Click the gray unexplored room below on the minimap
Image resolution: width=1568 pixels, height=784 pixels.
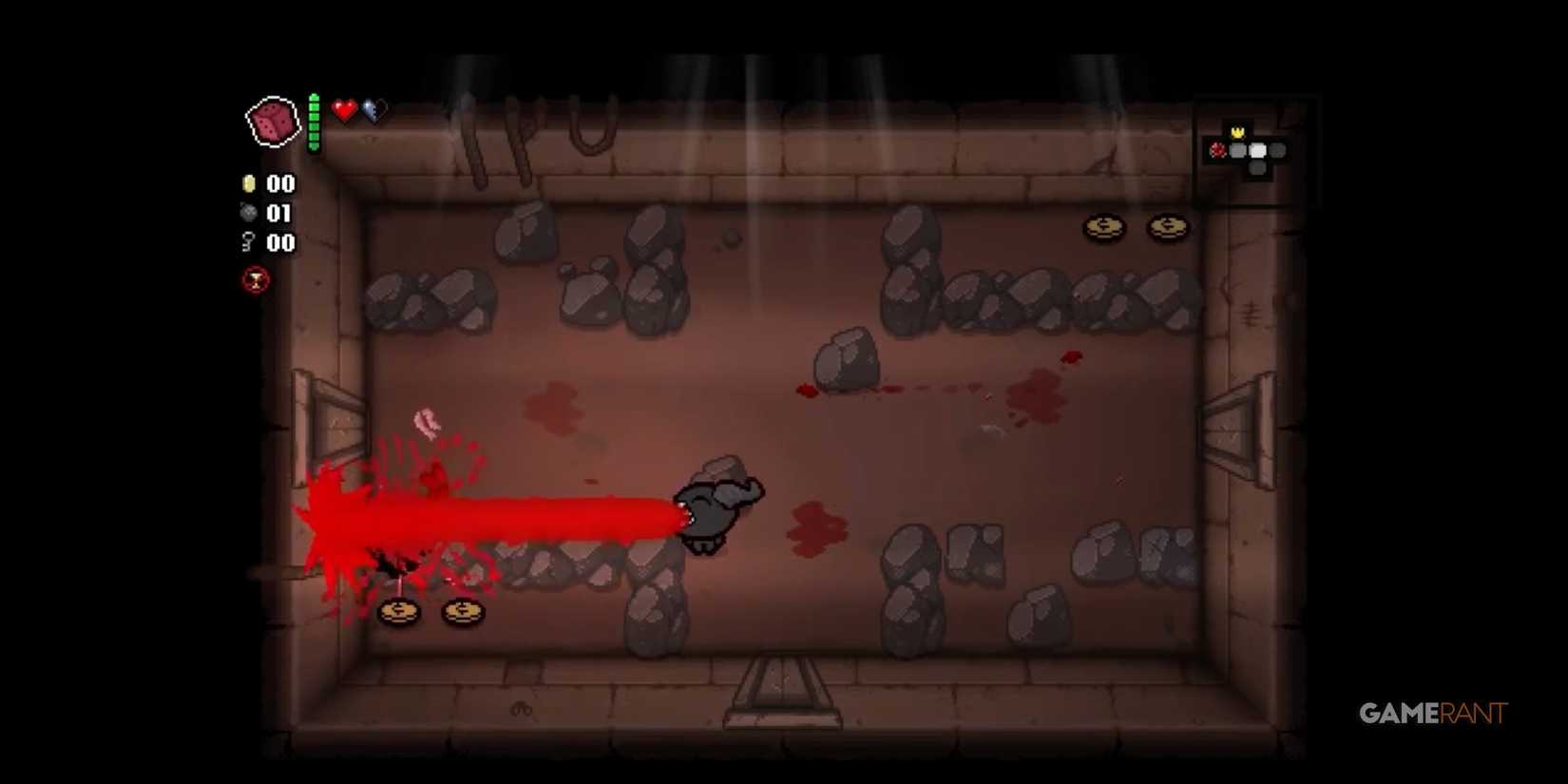click(x=1256, y=168)
